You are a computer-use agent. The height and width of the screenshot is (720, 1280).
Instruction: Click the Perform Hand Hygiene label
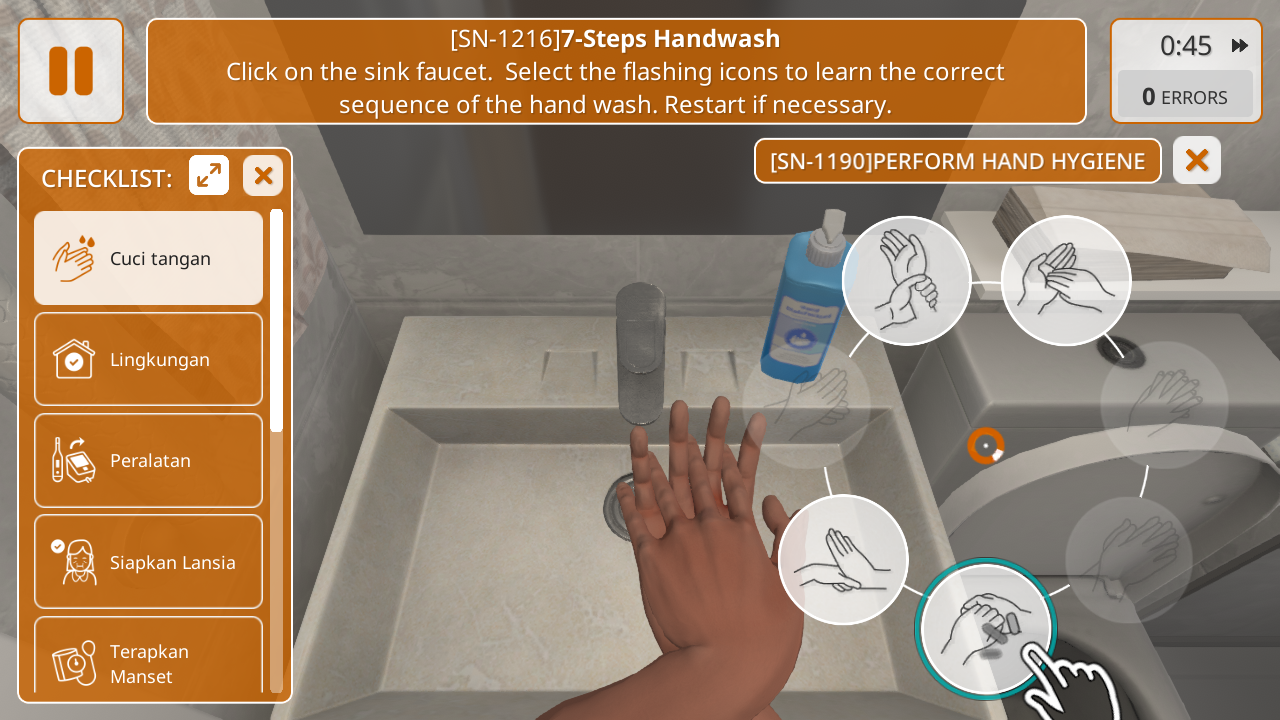(957, 161)
